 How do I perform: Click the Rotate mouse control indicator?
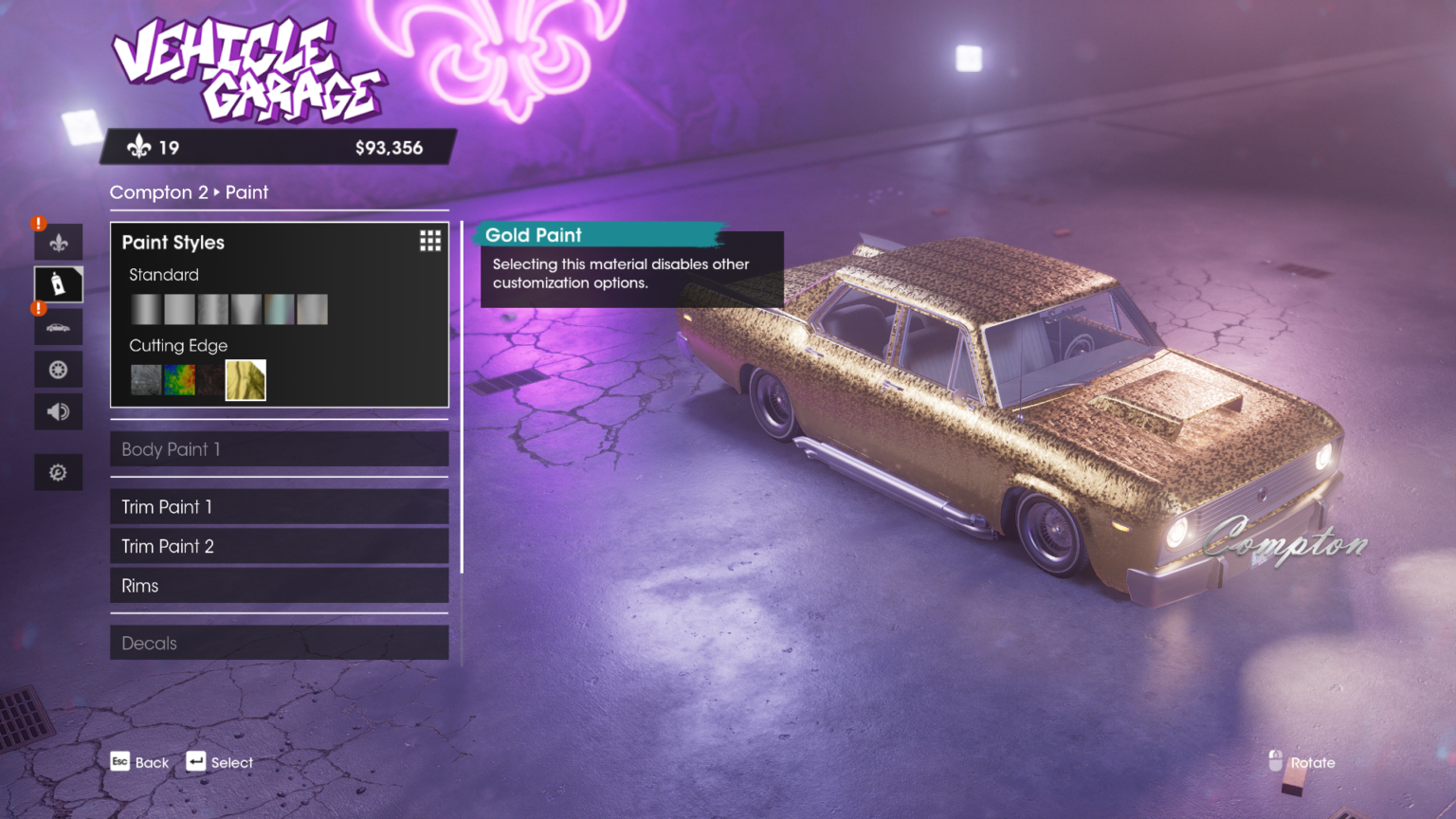(1277, 762)
